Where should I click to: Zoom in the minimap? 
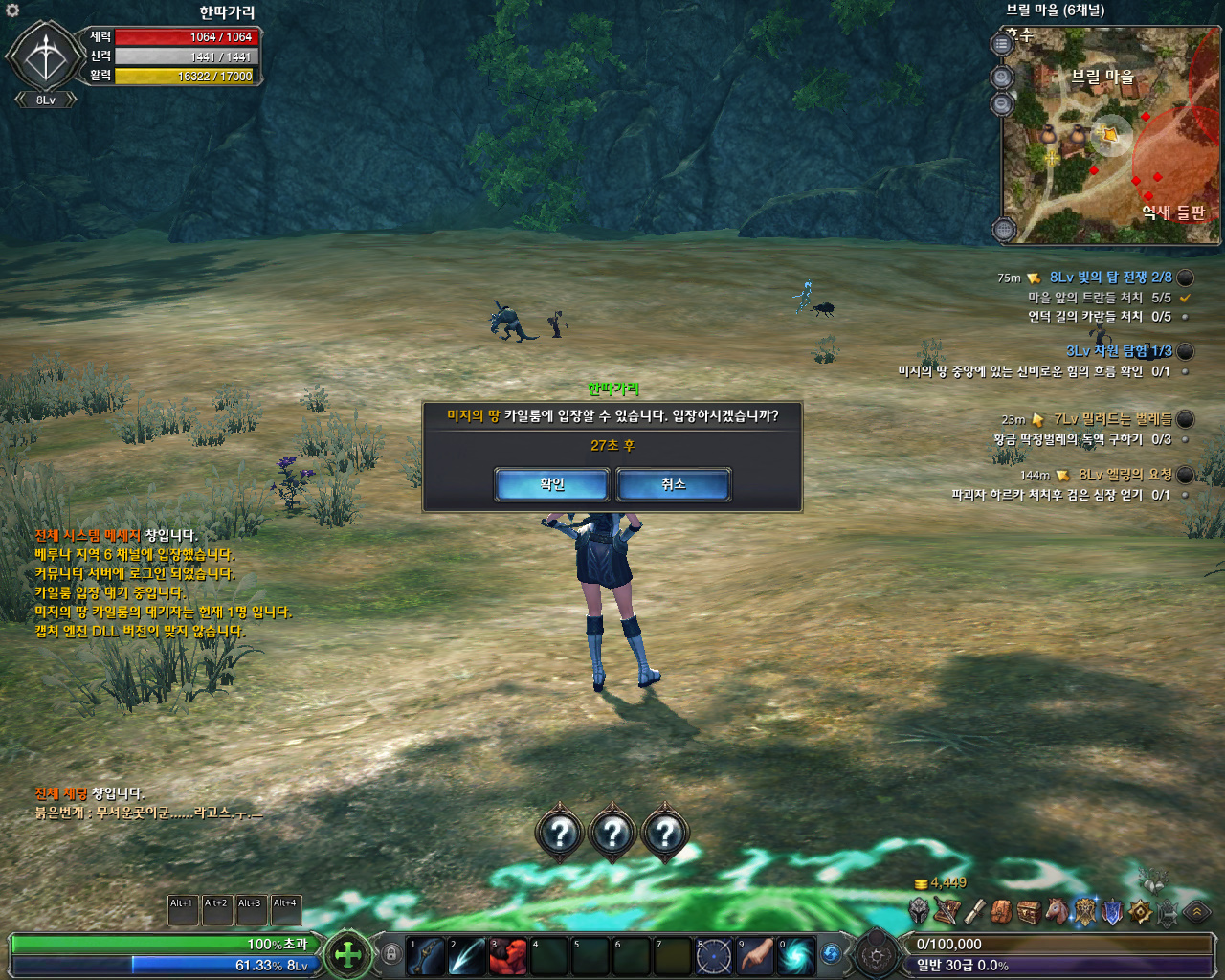click(1002, 78)
